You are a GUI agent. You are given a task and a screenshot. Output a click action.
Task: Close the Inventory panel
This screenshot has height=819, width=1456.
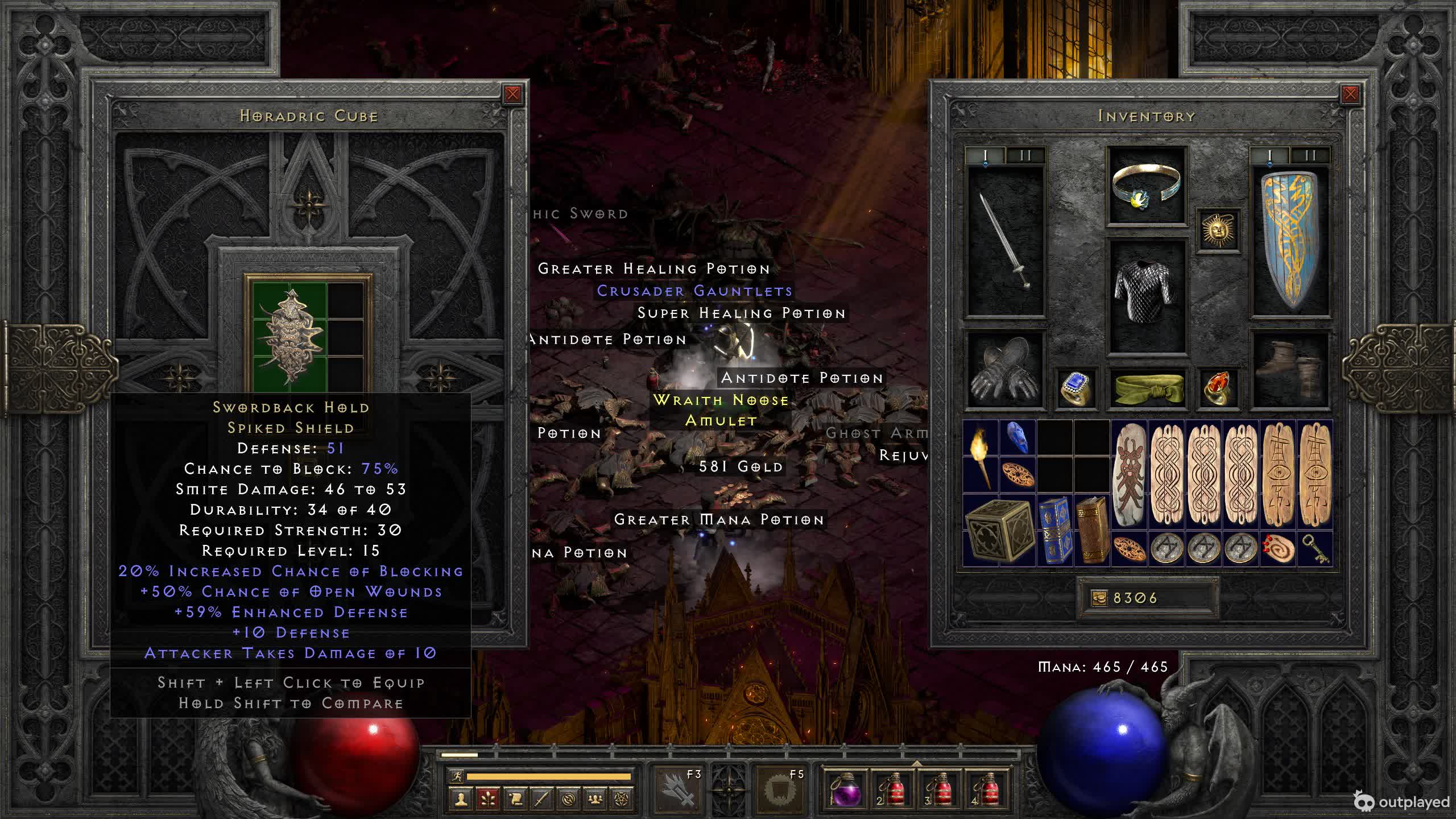click(1350, 94)
